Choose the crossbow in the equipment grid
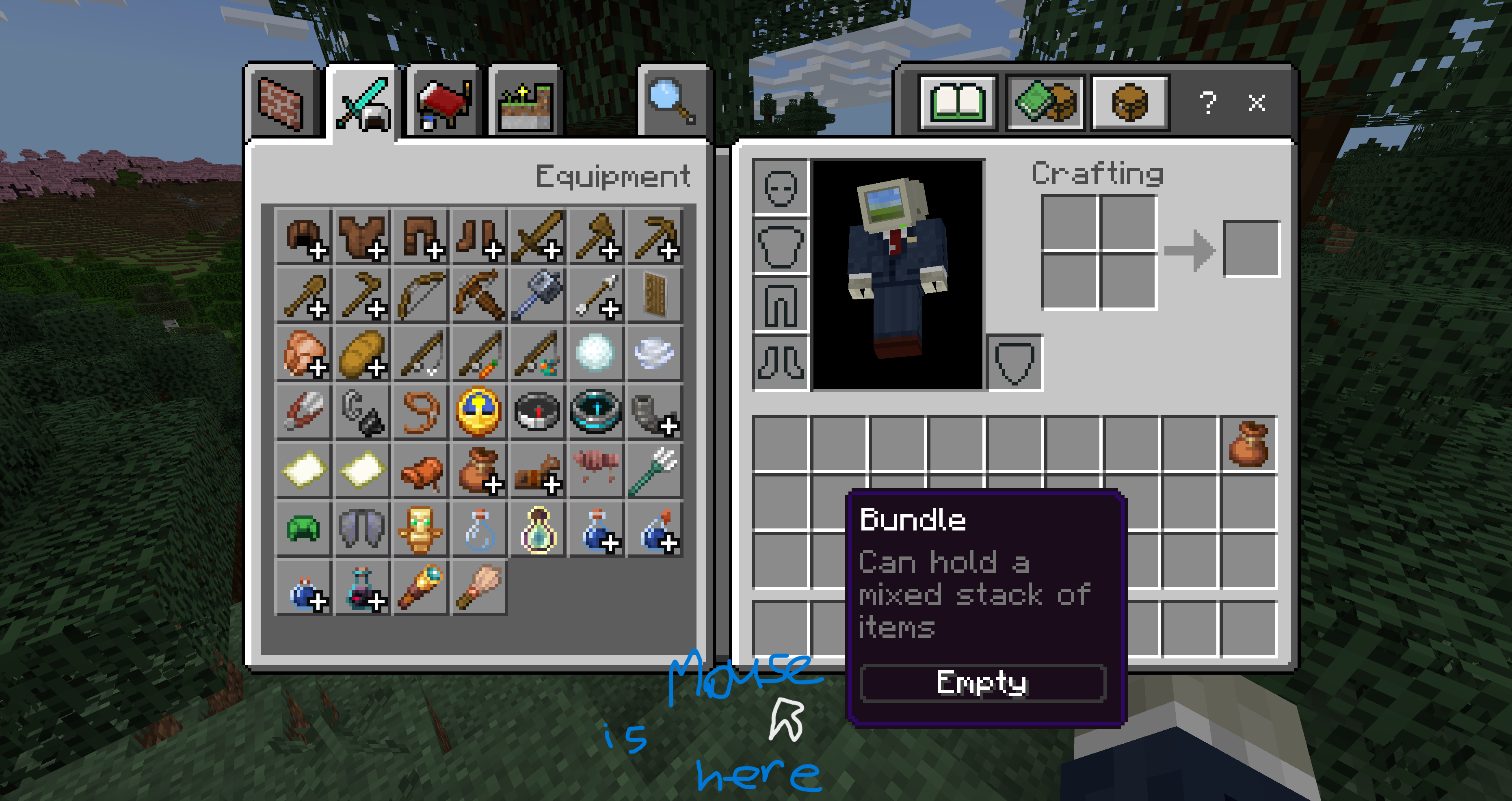1512x801 pixels. [x=479, y=295]
